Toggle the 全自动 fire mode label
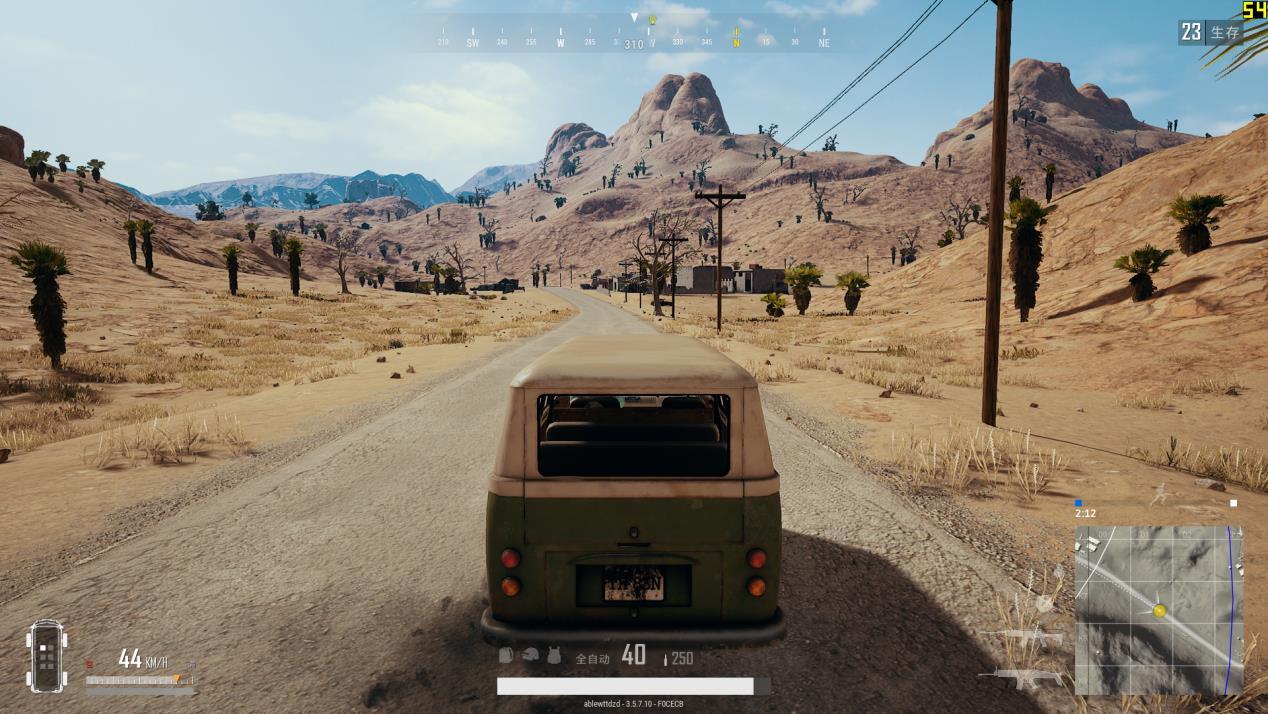This screenshot has width=1268, height=714. [x=592, y=658]
